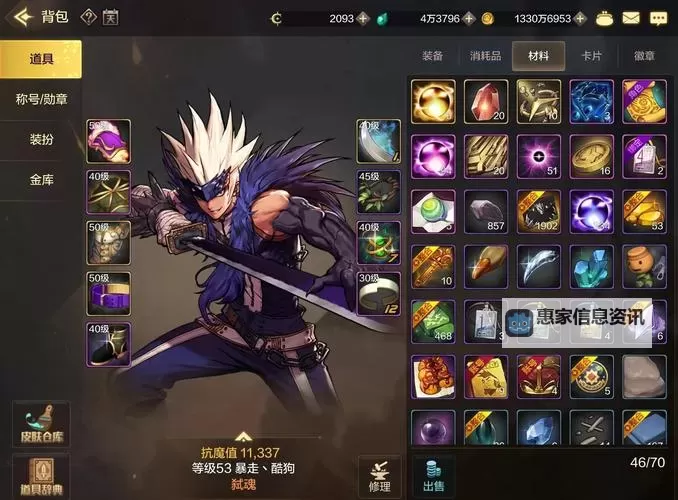Select the 道具 side menu entry

pos(41,59)
